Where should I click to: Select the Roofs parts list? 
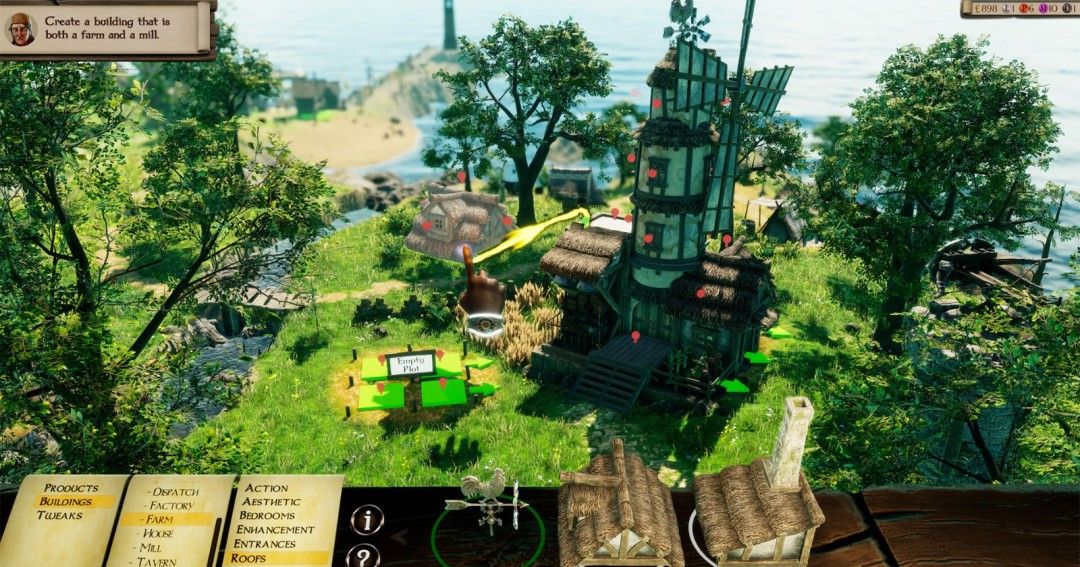[x=248, y=558]
